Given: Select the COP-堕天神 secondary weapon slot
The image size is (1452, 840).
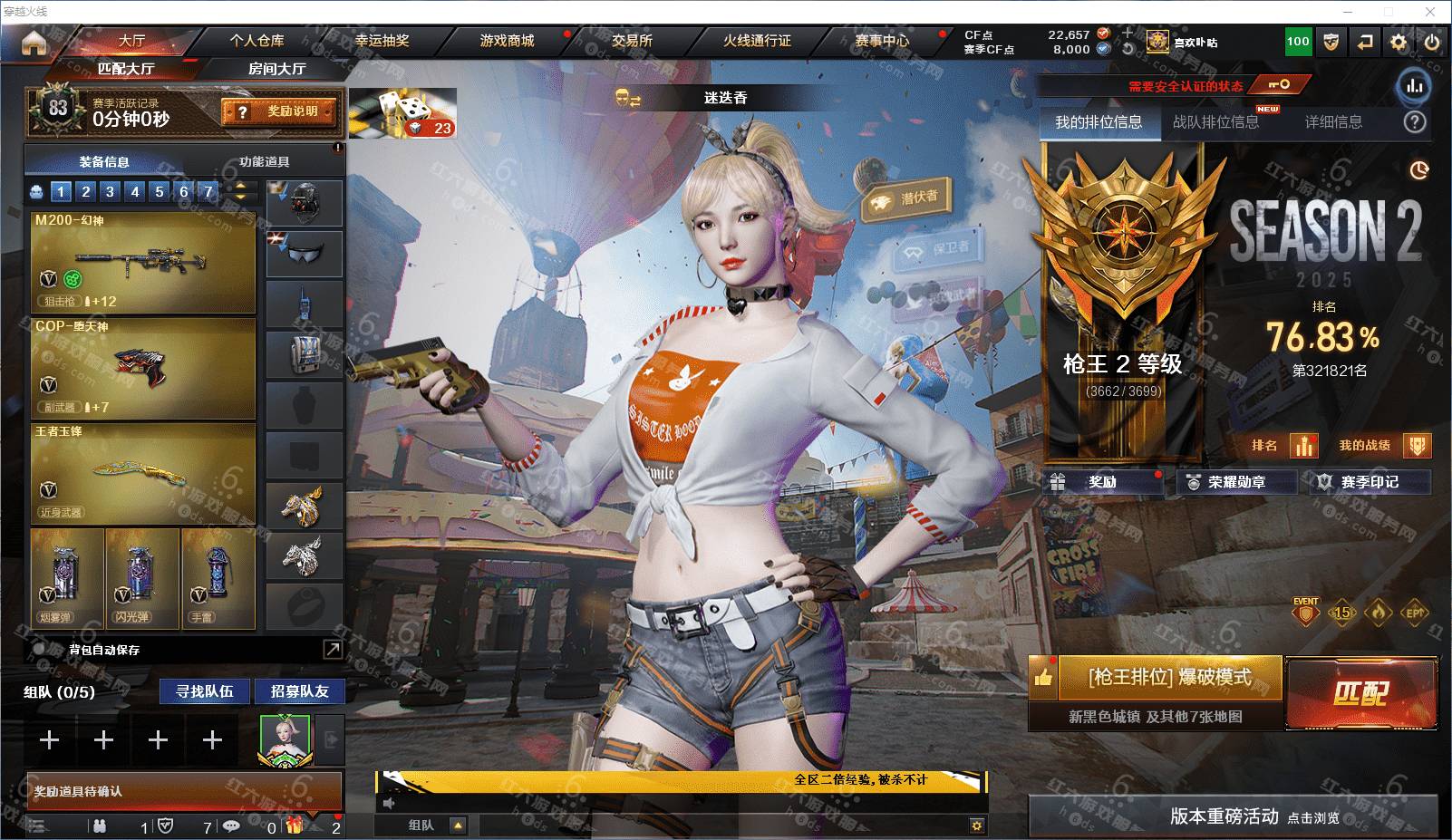Looking at the screenshot, I should tap(143, 366).
